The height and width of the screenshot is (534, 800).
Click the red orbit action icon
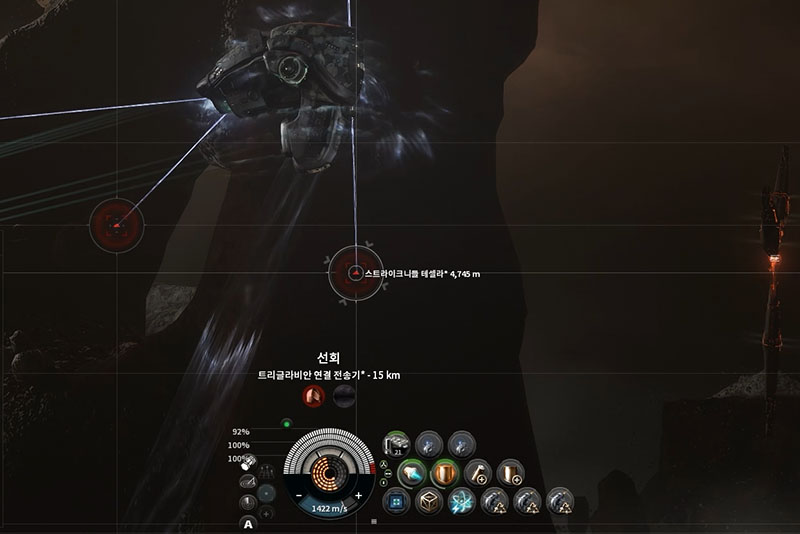(314, 397)
